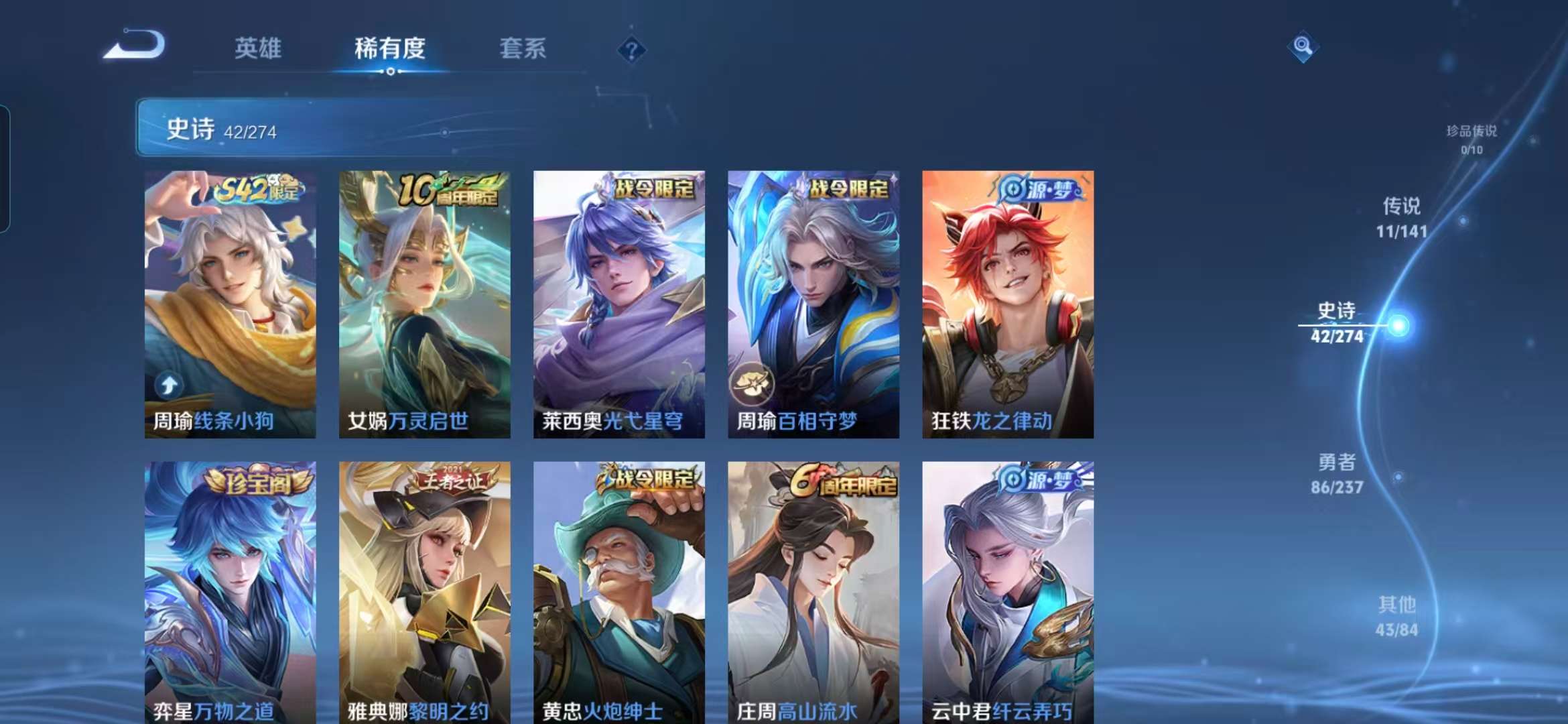
Task: Click the upgrade arrow on 周瑜线条小狗 card
Action: point(170,384)
